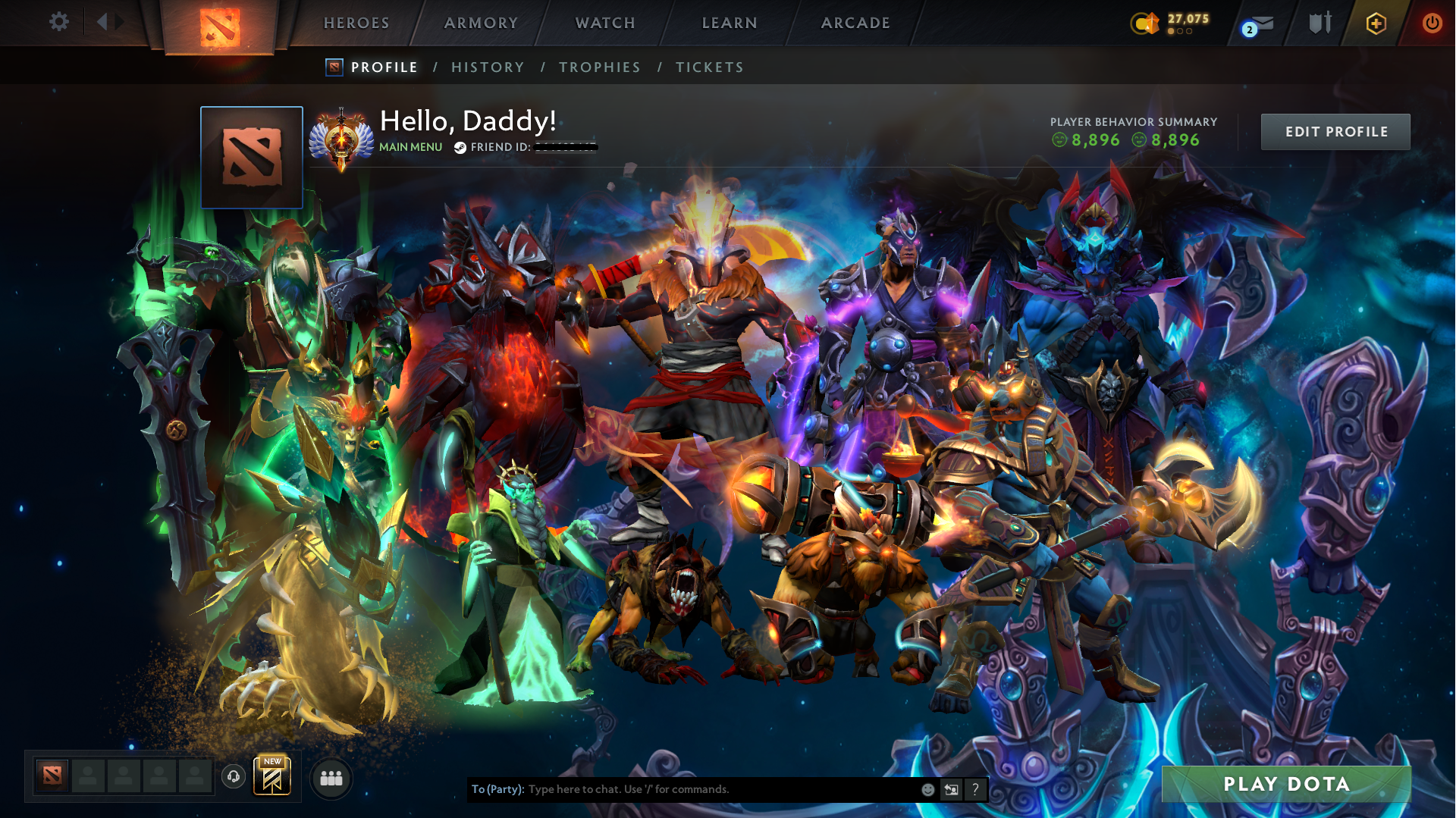The height and width of the screenshot is (818, 1456).
Task: Open Main Menu label under Hello, Daddy!
Action: click(409, 146)
